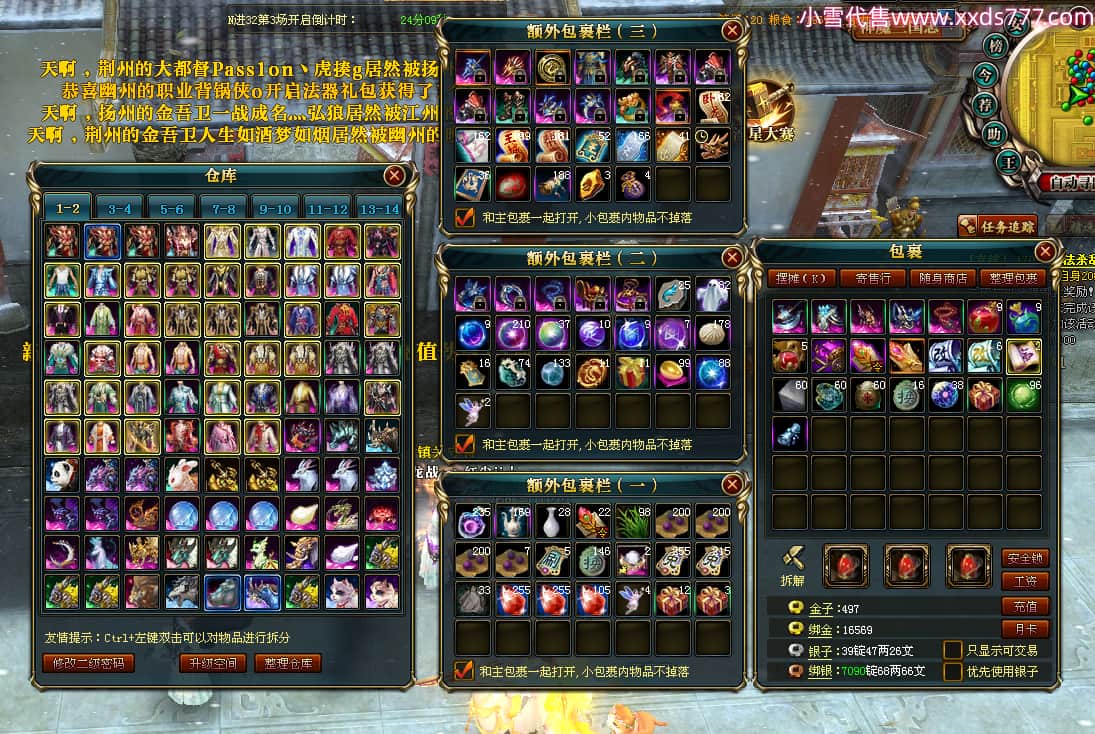Toggle the 优先使用银子 checkbox
1095x734 pixels.
pos(953,672)
